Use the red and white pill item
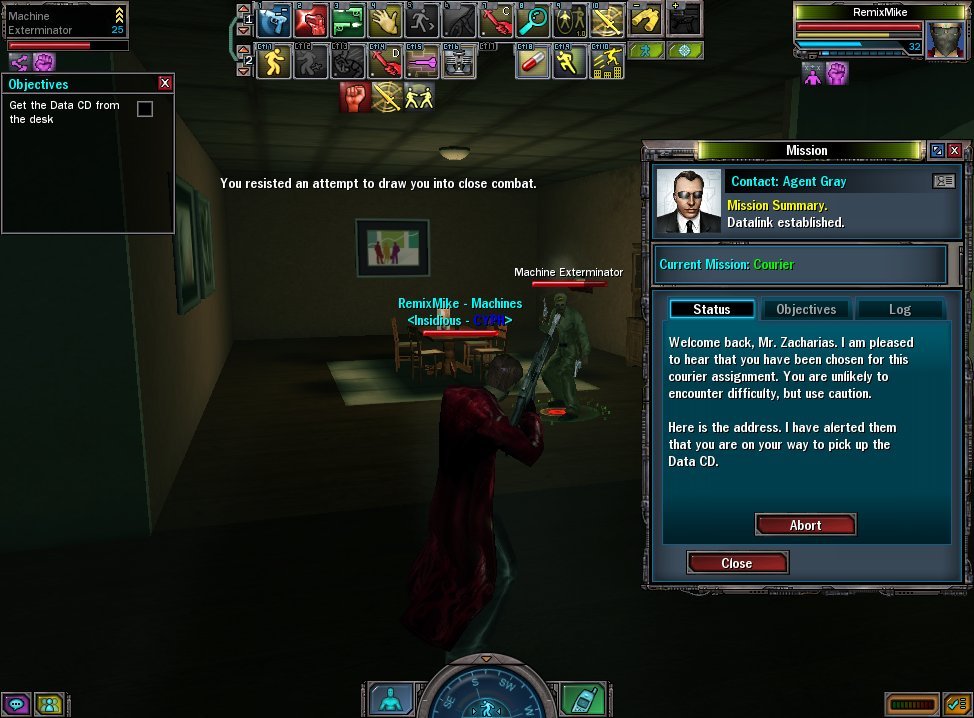 [533, 63]
